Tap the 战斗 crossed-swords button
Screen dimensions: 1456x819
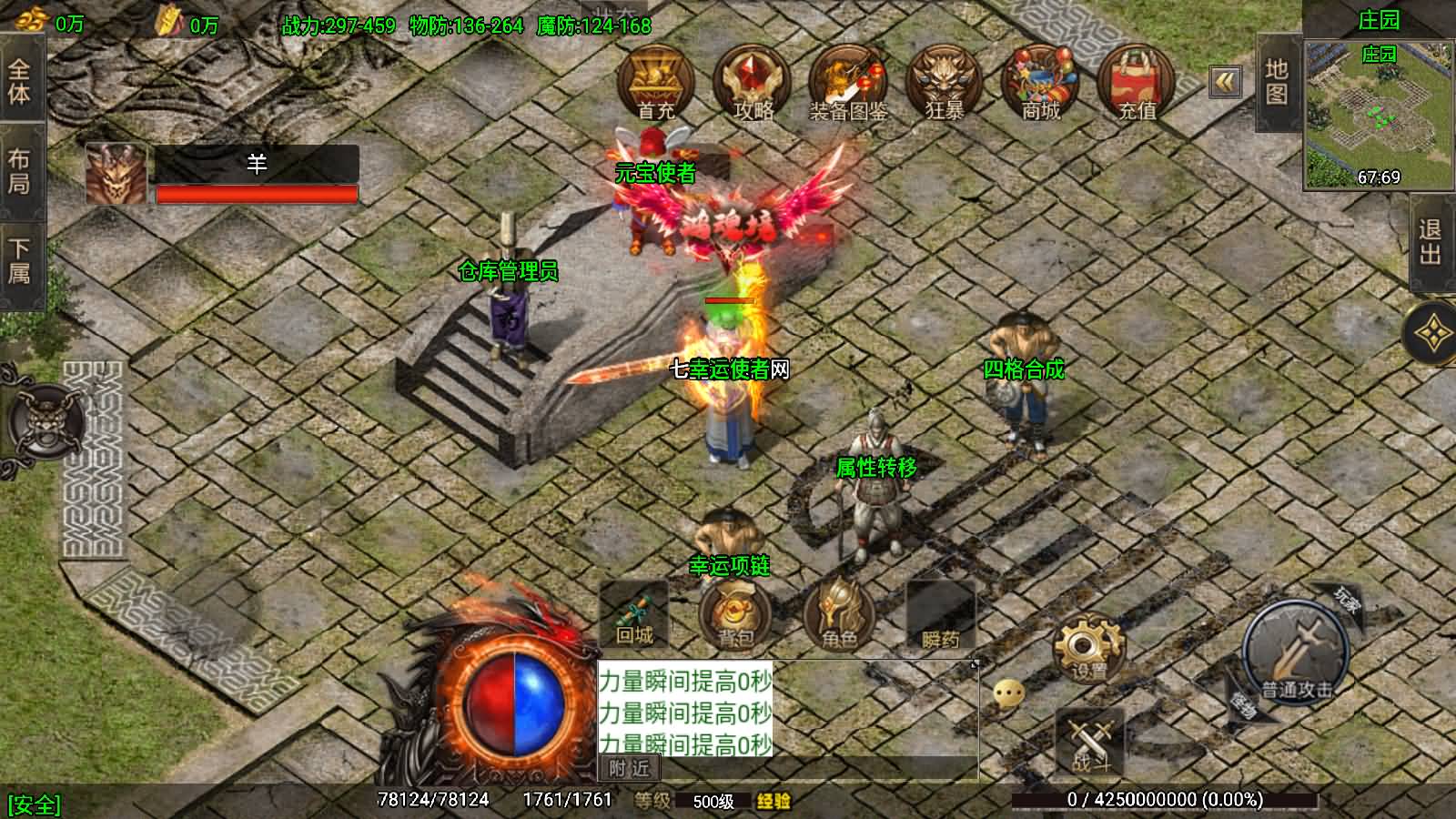pos(1090,742)
